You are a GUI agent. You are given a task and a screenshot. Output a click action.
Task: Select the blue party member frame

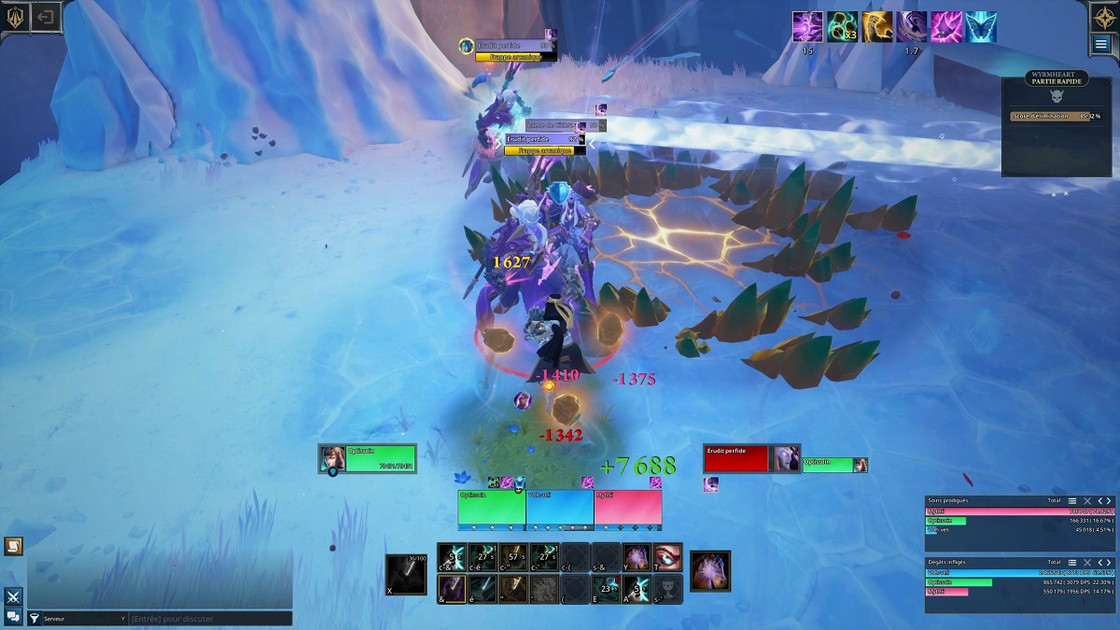click(559, 509)
